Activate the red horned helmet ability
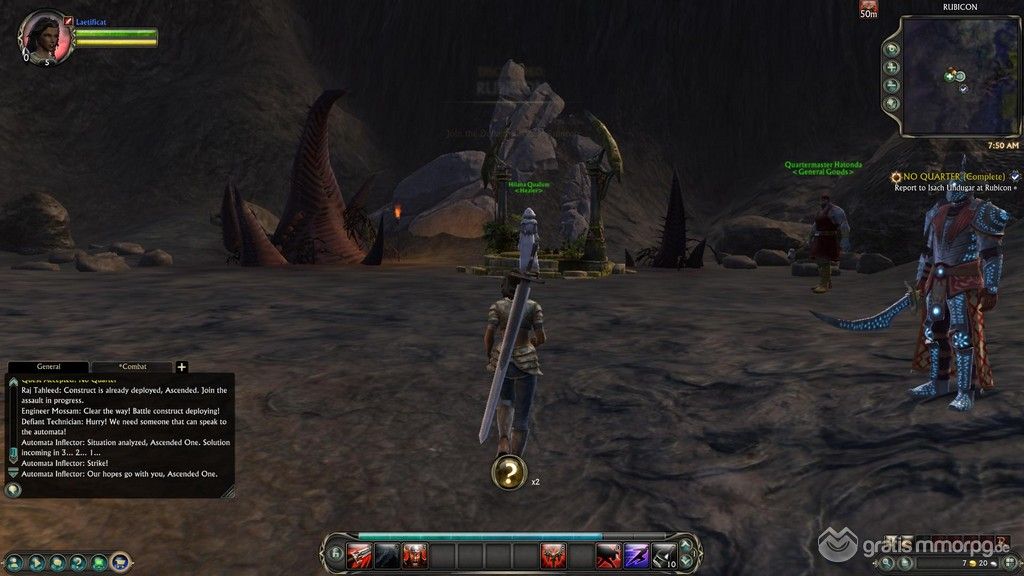This screenshot has height=576, width=1024. pos(414,554)
